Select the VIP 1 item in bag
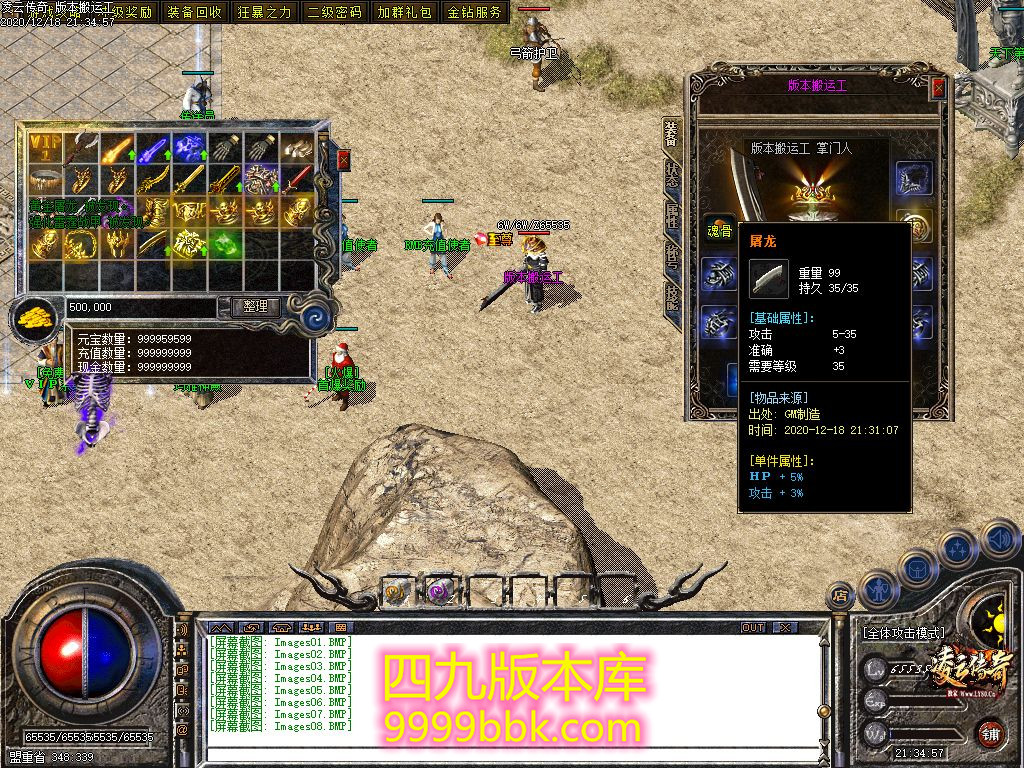1024x768 pixels. [x=45, y=149]
